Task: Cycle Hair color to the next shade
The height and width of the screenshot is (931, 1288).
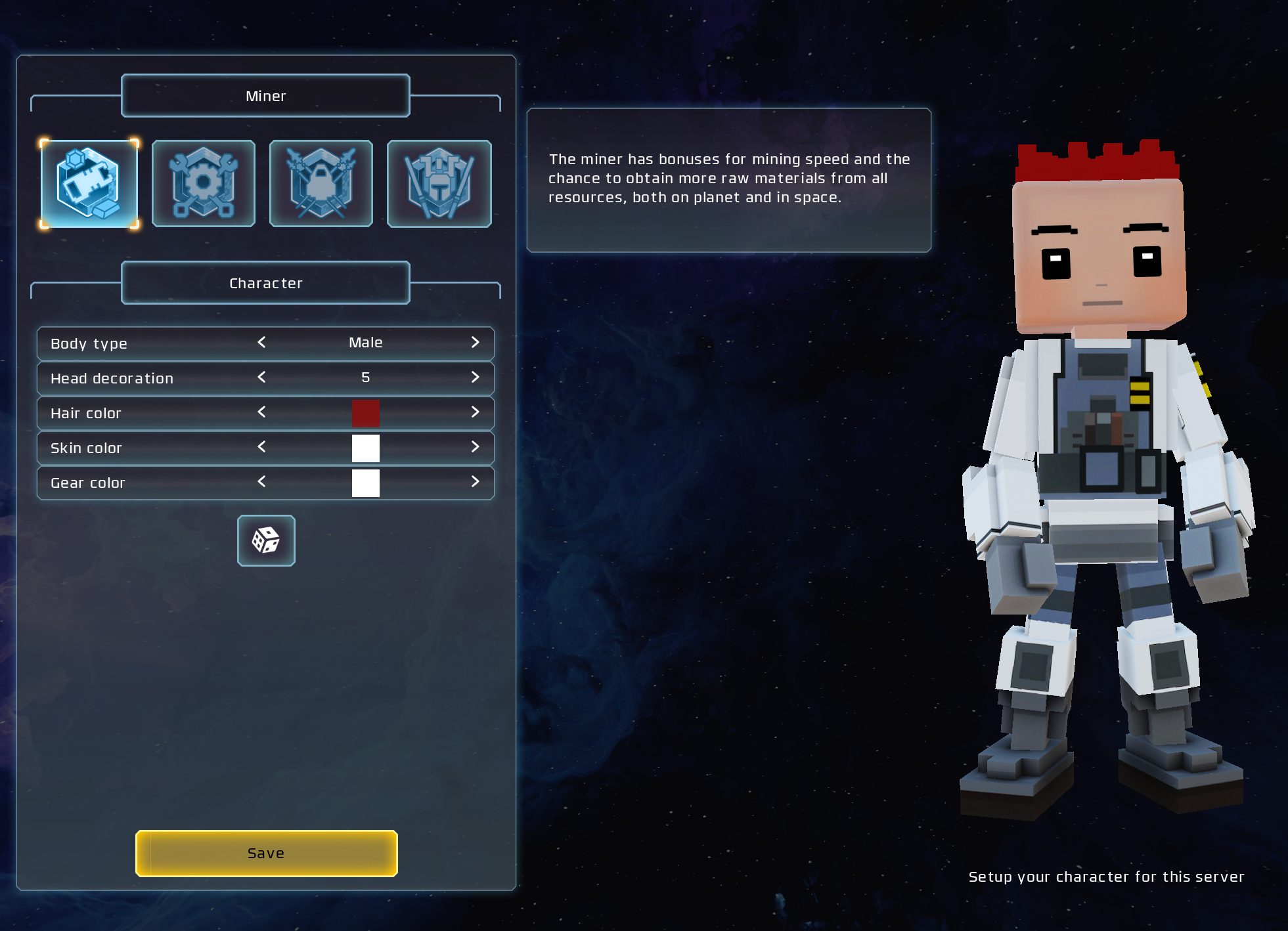Action: 475,412
